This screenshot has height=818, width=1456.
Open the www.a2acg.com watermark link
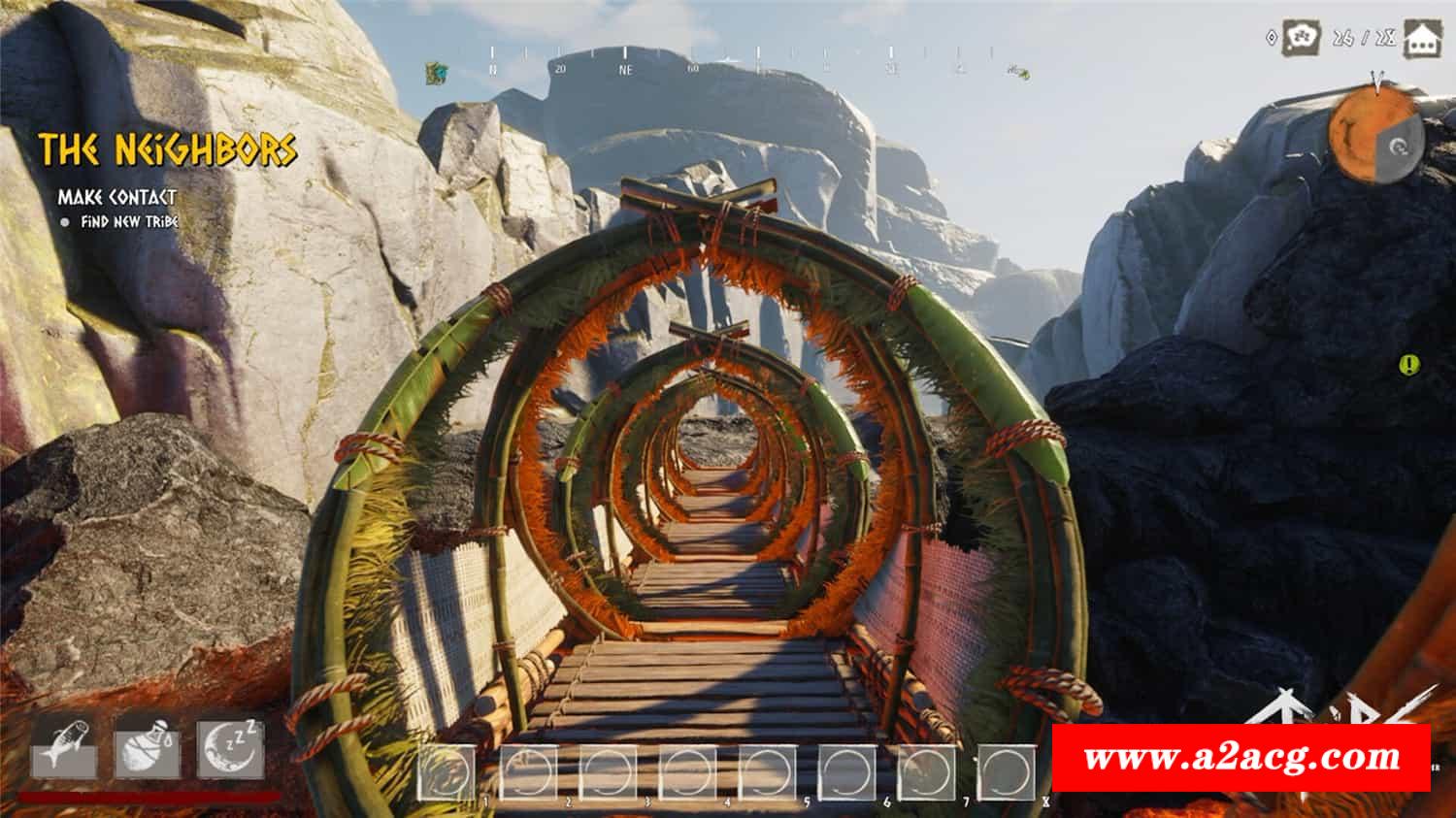[x=1241, y=757]
